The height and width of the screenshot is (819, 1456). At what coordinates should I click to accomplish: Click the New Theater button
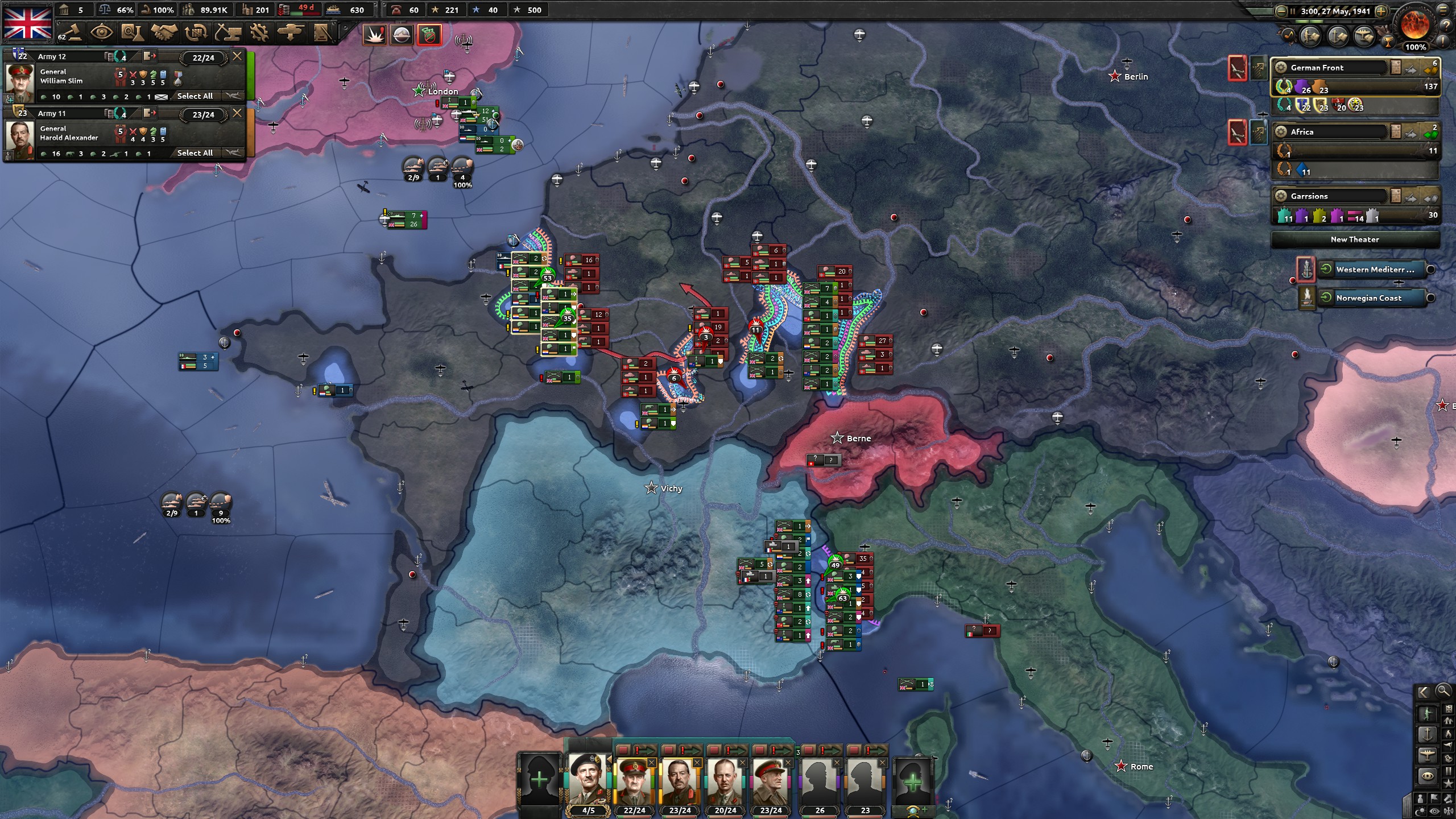coord(1356,239)
